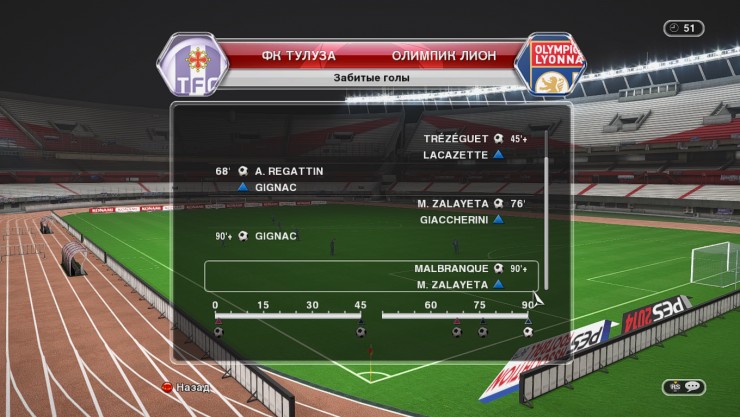Click the goal list scrollbar
Image resolution: width=740 pixels, height=417 pixels.
click(546, 212)
